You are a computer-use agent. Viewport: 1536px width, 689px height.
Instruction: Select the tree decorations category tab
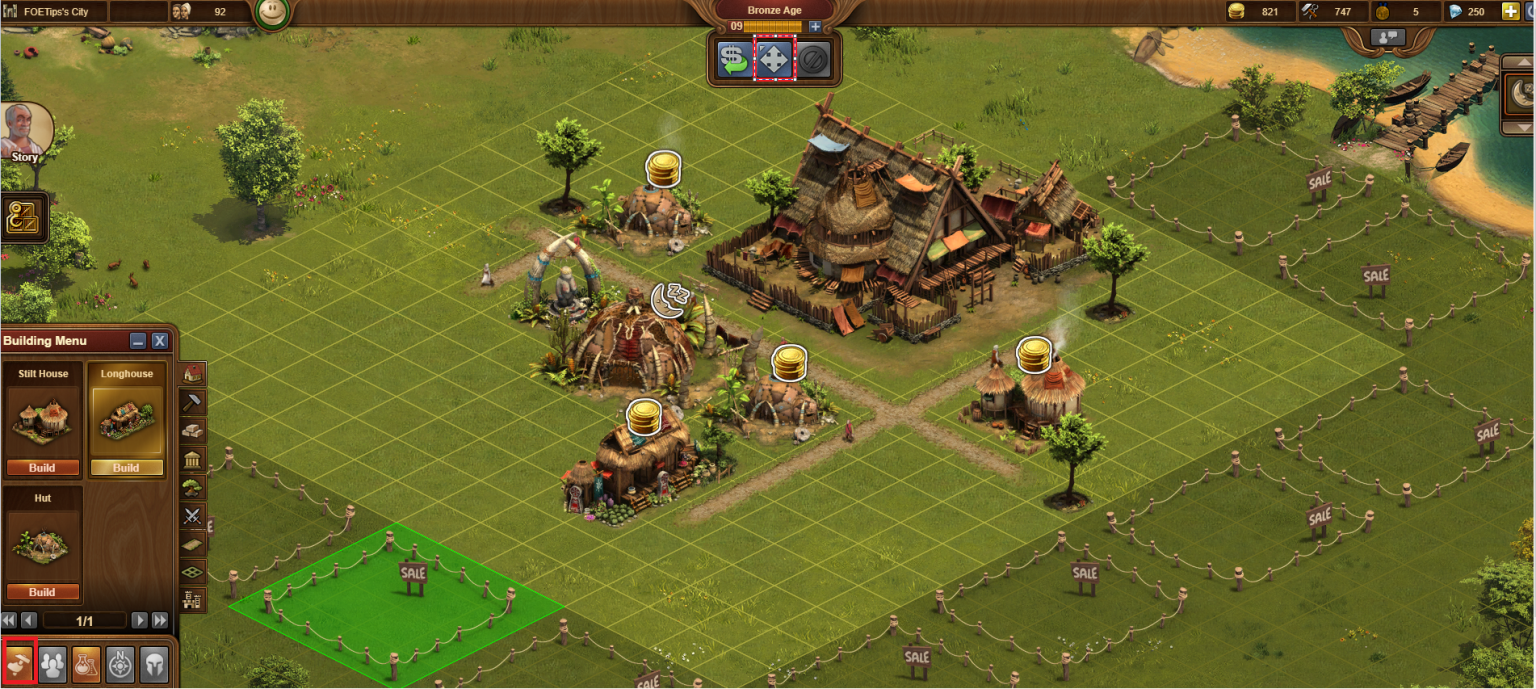(x=193, y=487)
